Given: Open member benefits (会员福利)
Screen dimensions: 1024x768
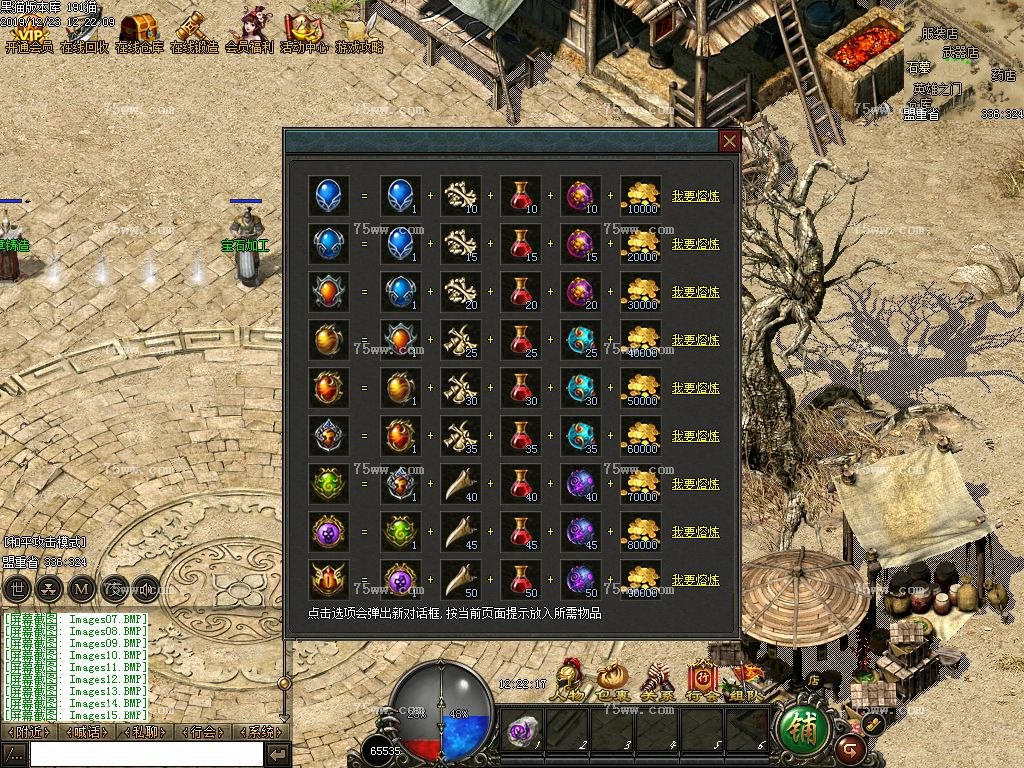Looking at the screenshot, I should pyautogui.click(x=249, y=32).
